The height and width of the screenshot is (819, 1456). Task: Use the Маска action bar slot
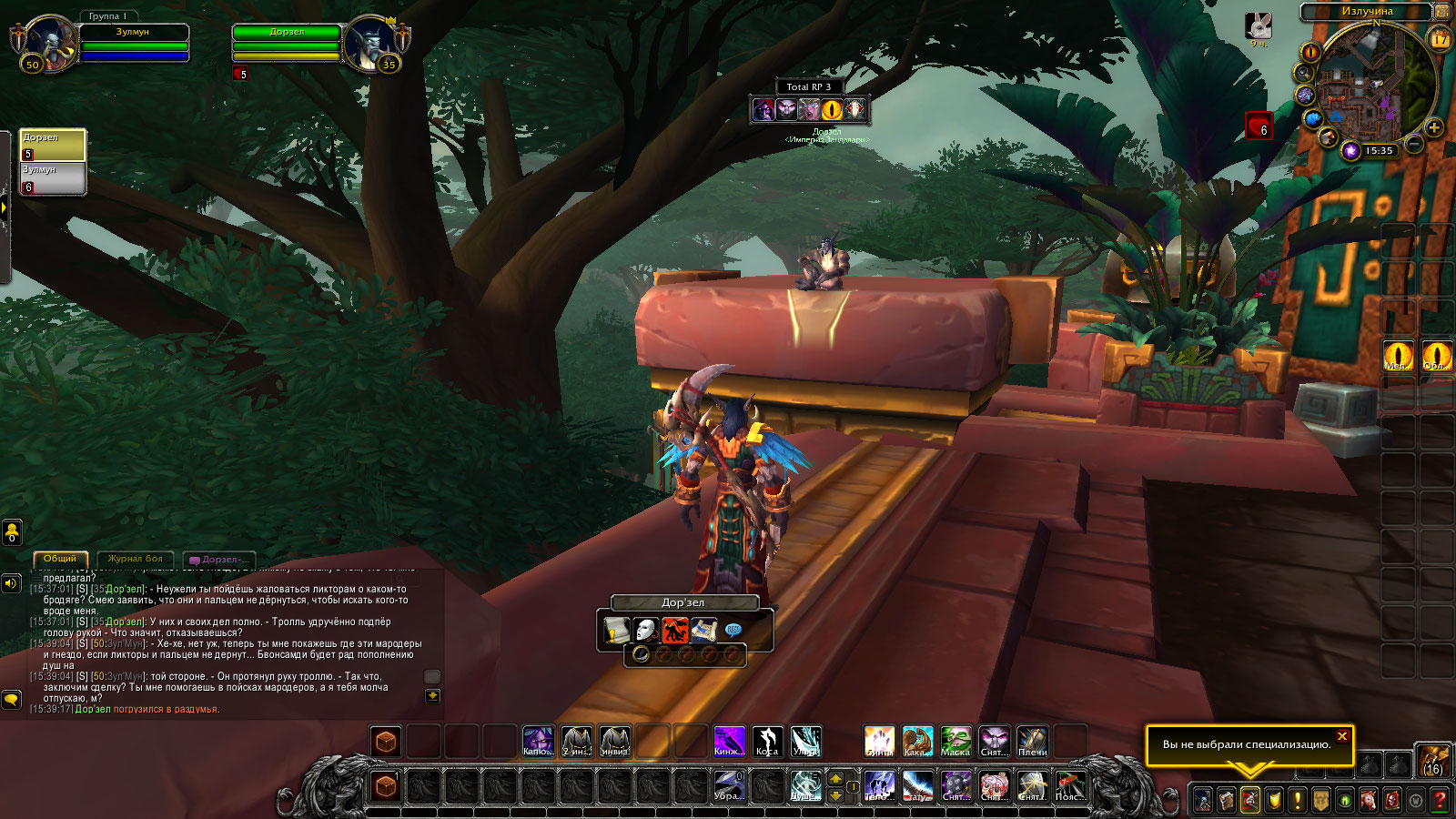(x=955, y=742)
